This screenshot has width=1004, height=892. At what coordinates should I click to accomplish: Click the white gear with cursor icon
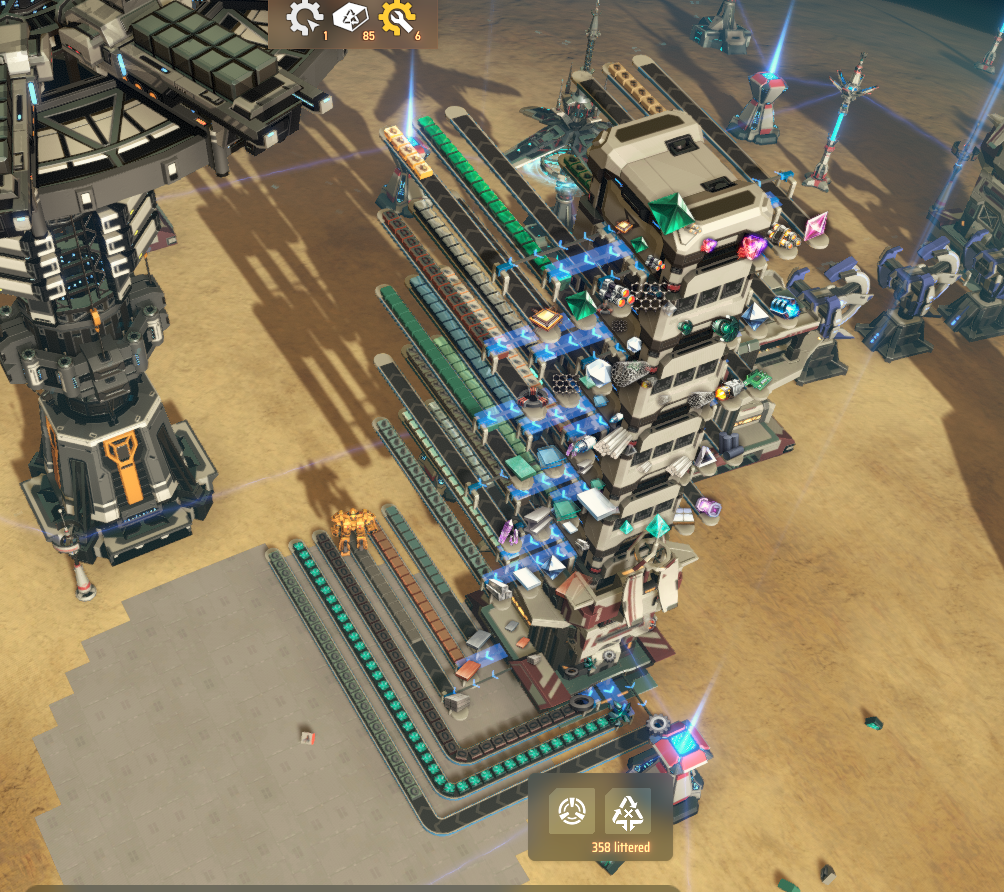click(303, 18)
